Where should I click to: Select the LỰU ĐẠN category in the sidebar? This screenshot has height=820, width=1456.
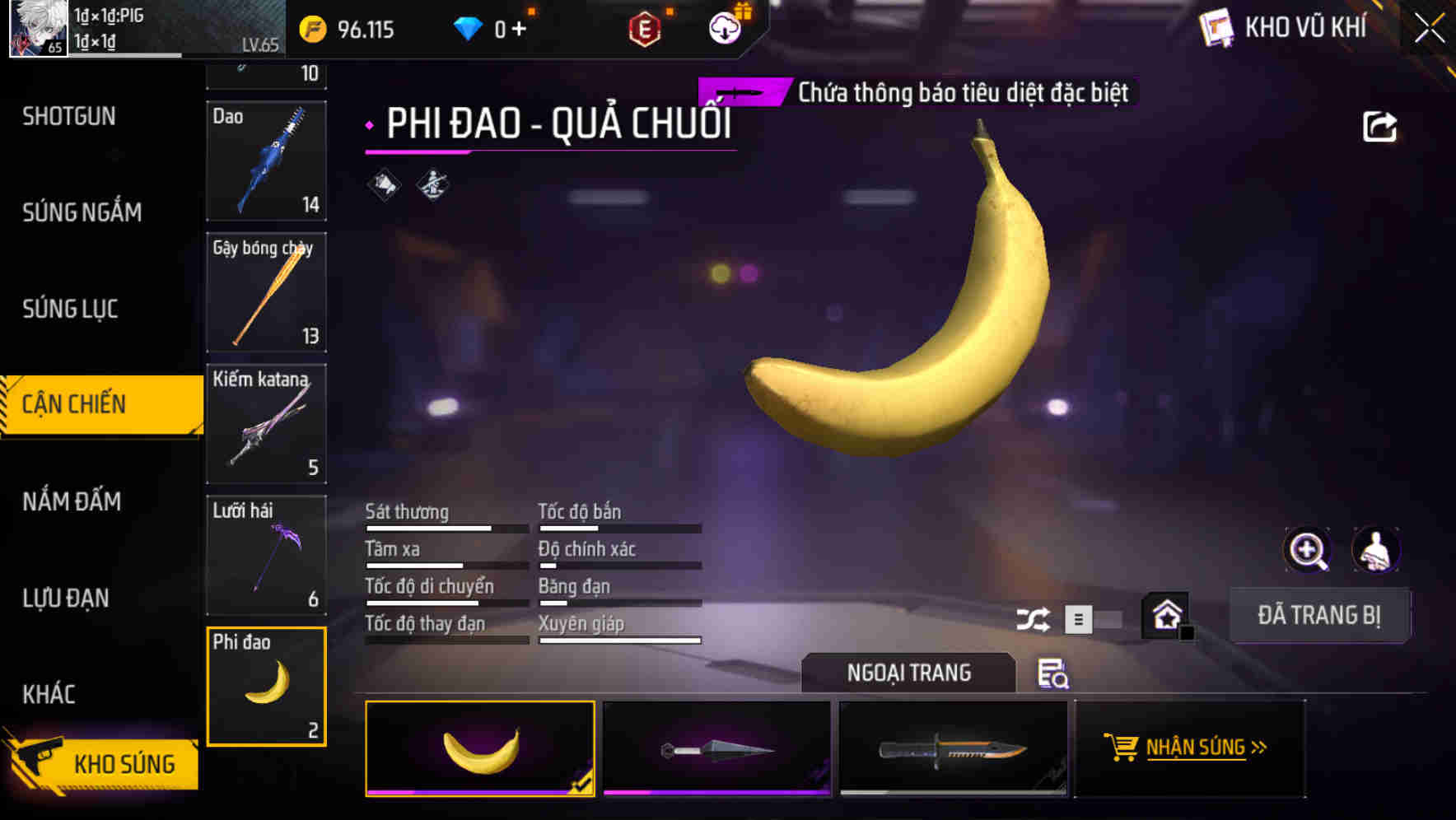pyautogui.click(x=66, y=599)
